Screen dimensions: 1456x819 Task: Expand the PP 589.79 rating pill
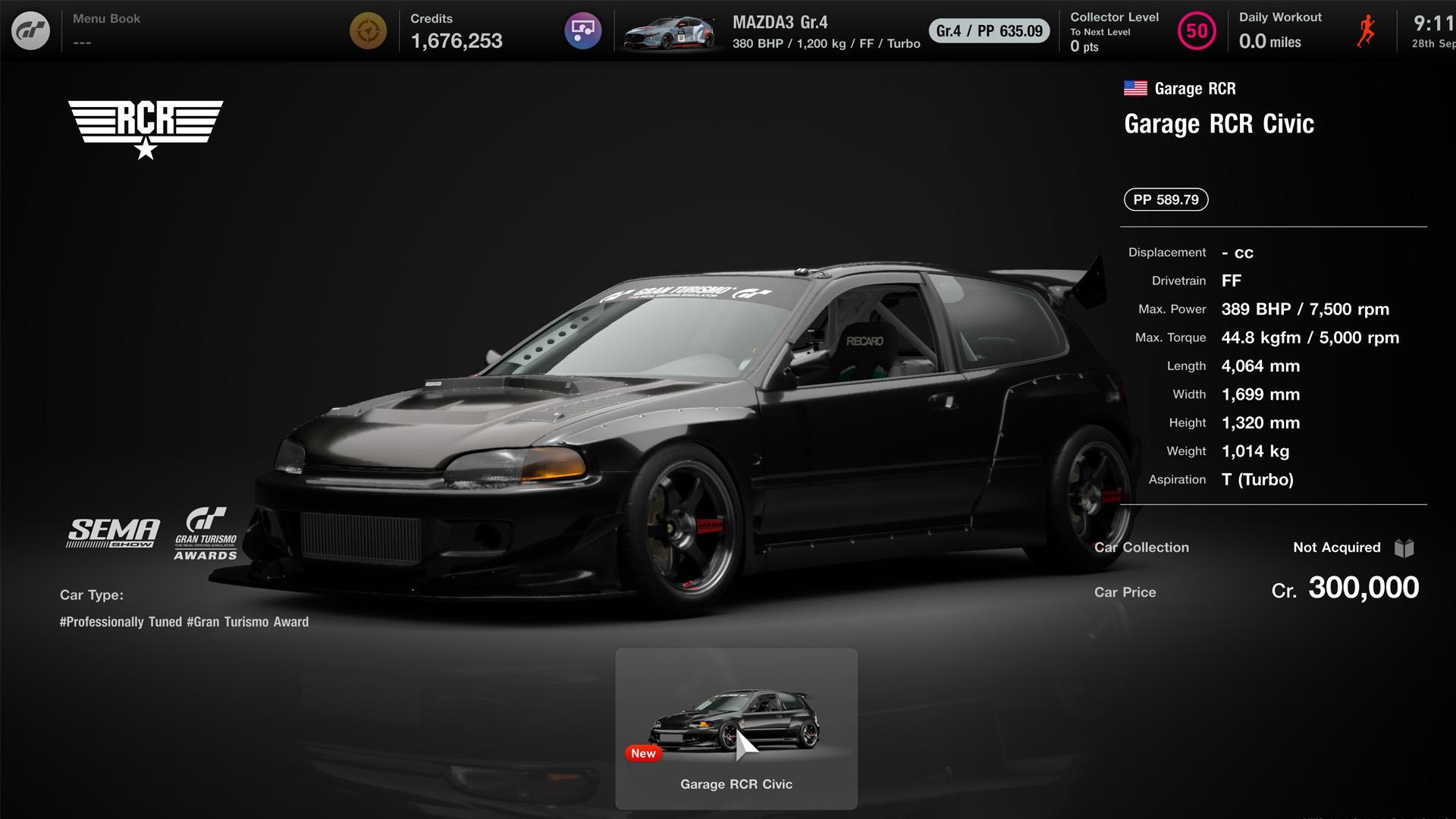[x=1166, y=199]
